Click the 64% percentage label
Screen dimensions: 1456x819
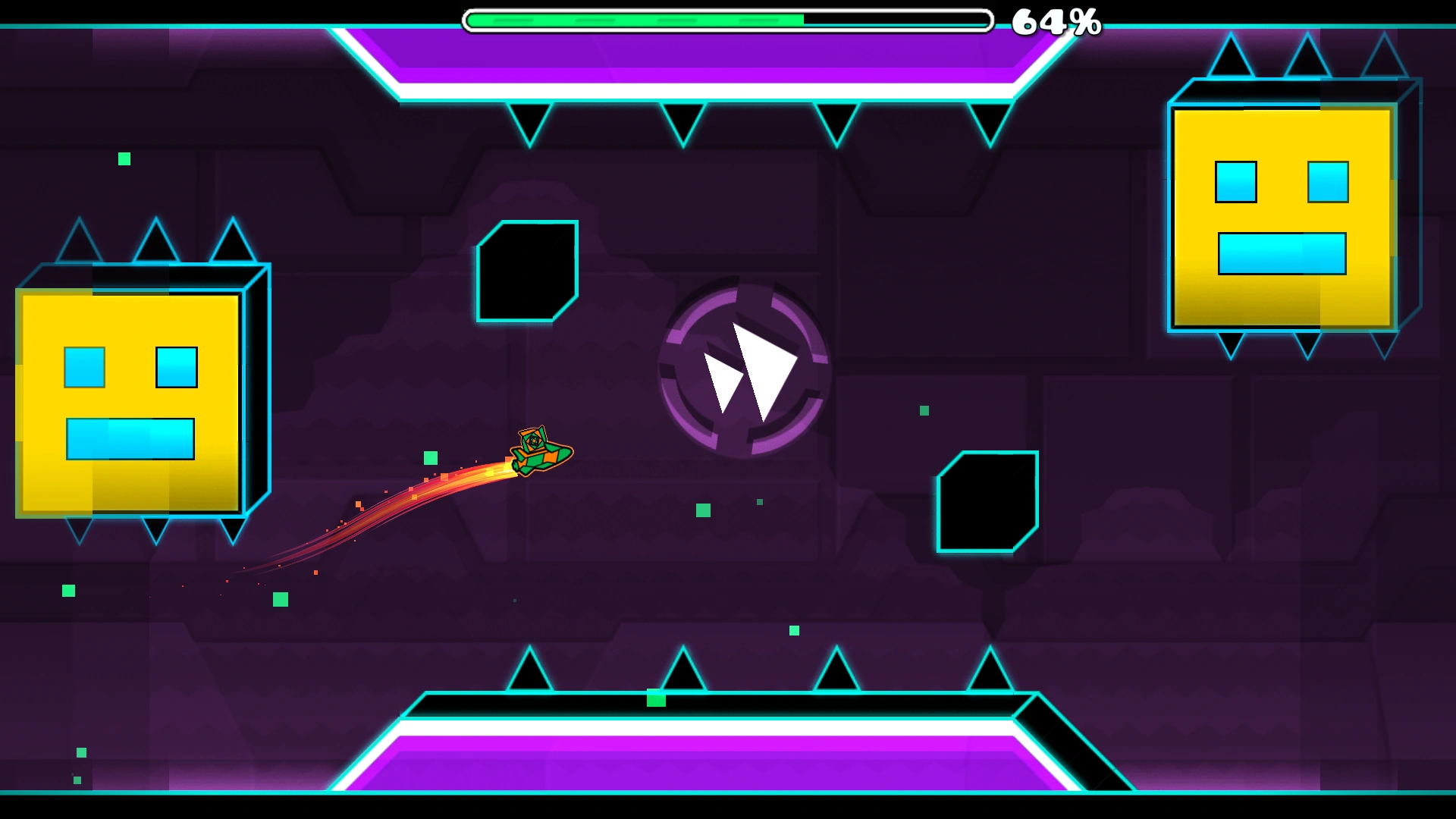click(x=1054, y=21)
